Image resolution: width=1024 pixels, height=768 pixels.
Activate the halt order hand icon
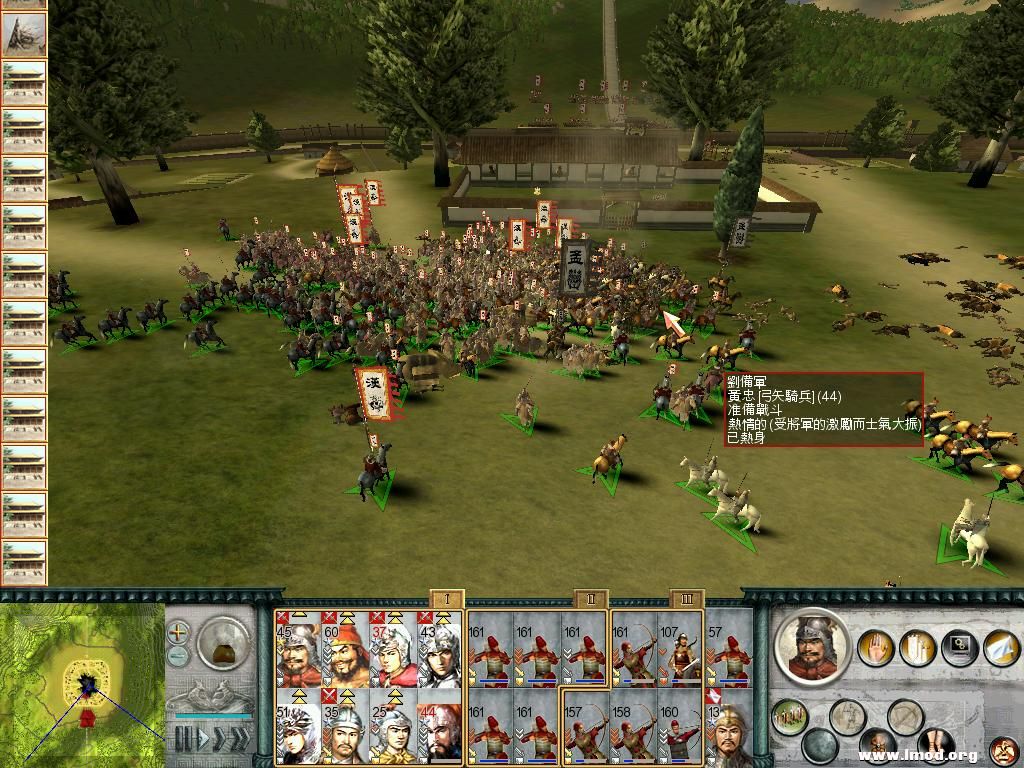click(877, 647)
